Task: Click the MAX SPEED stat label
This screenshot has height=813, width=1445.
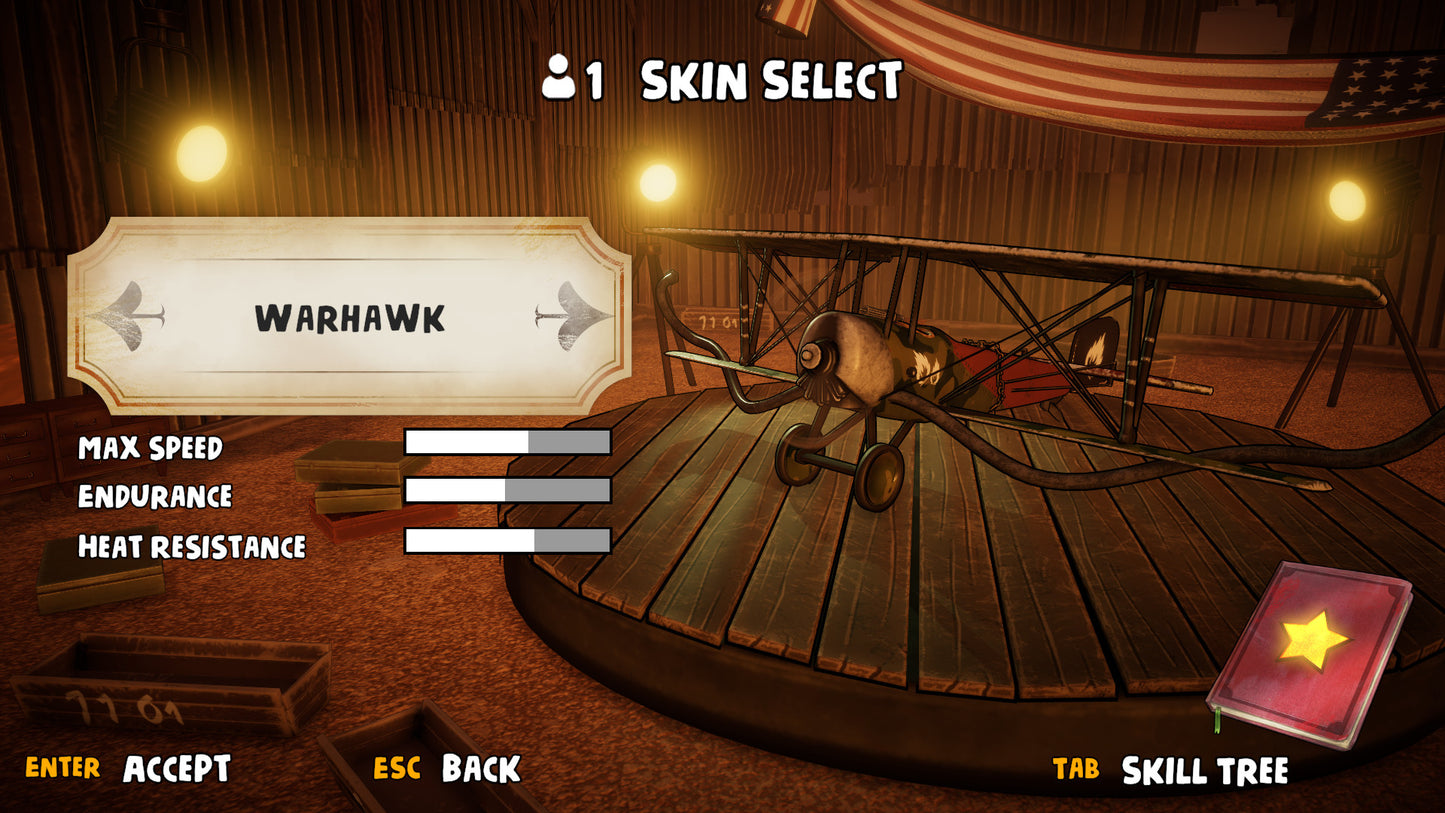Action: pos(152,449)
